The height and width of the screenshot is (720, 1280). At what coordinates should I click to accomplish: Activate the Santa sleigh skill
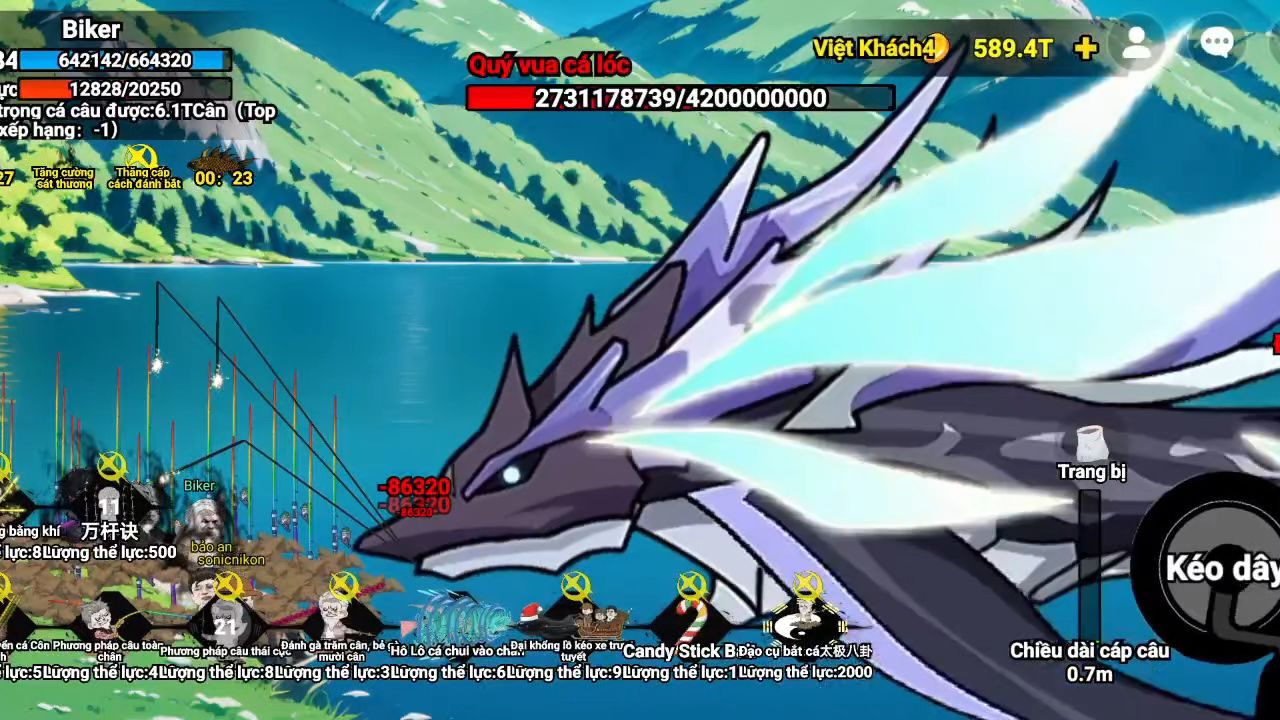(575, 618)
